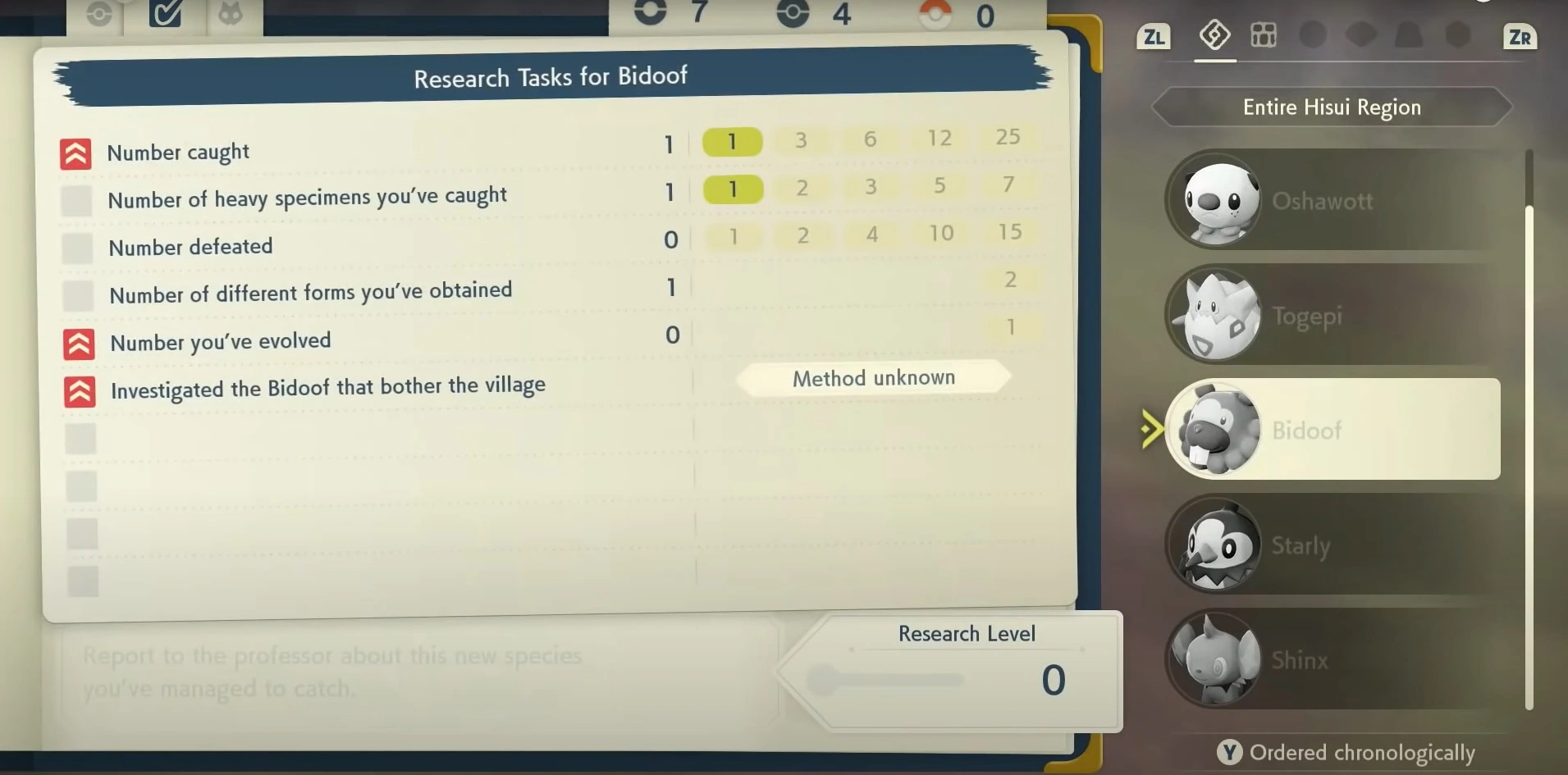This screenshot has width=1568, height=775.
Task: Select the Pokémon face tab icon
Action: point(232,13)
